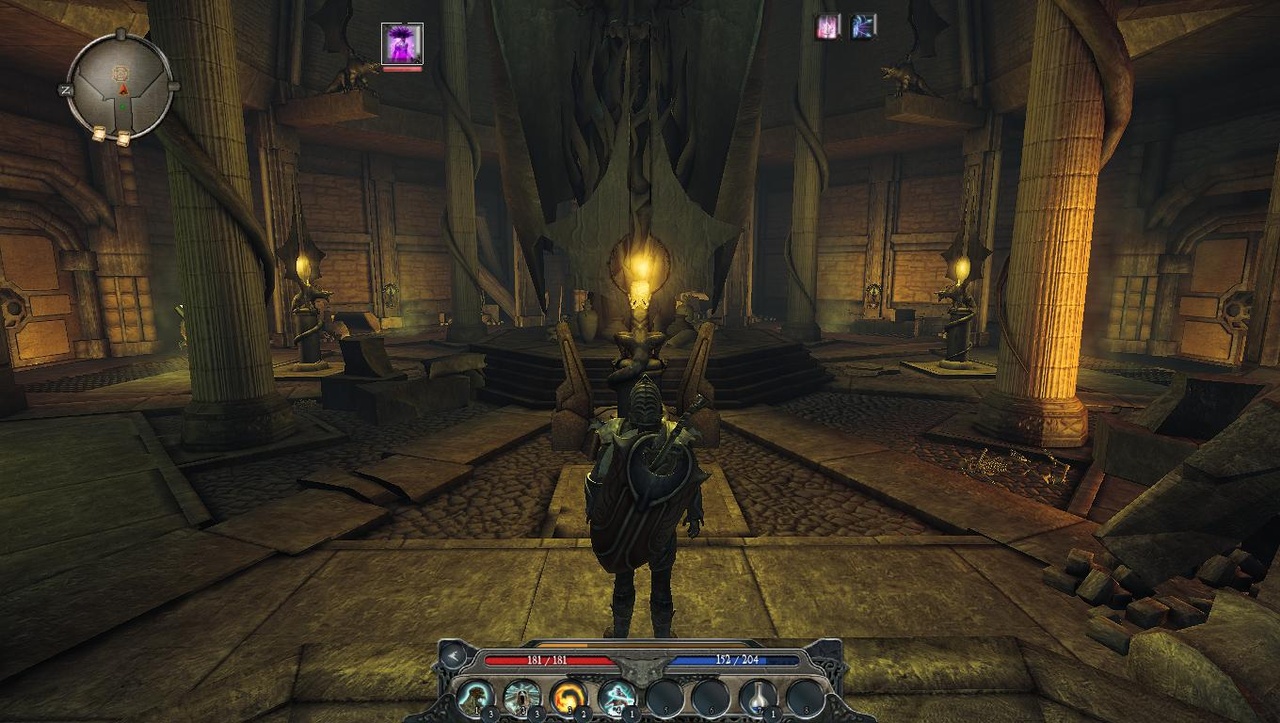Click the N marker on the minimap
Viewport: 1280px width, 723px height.
[x=65, y=89]
